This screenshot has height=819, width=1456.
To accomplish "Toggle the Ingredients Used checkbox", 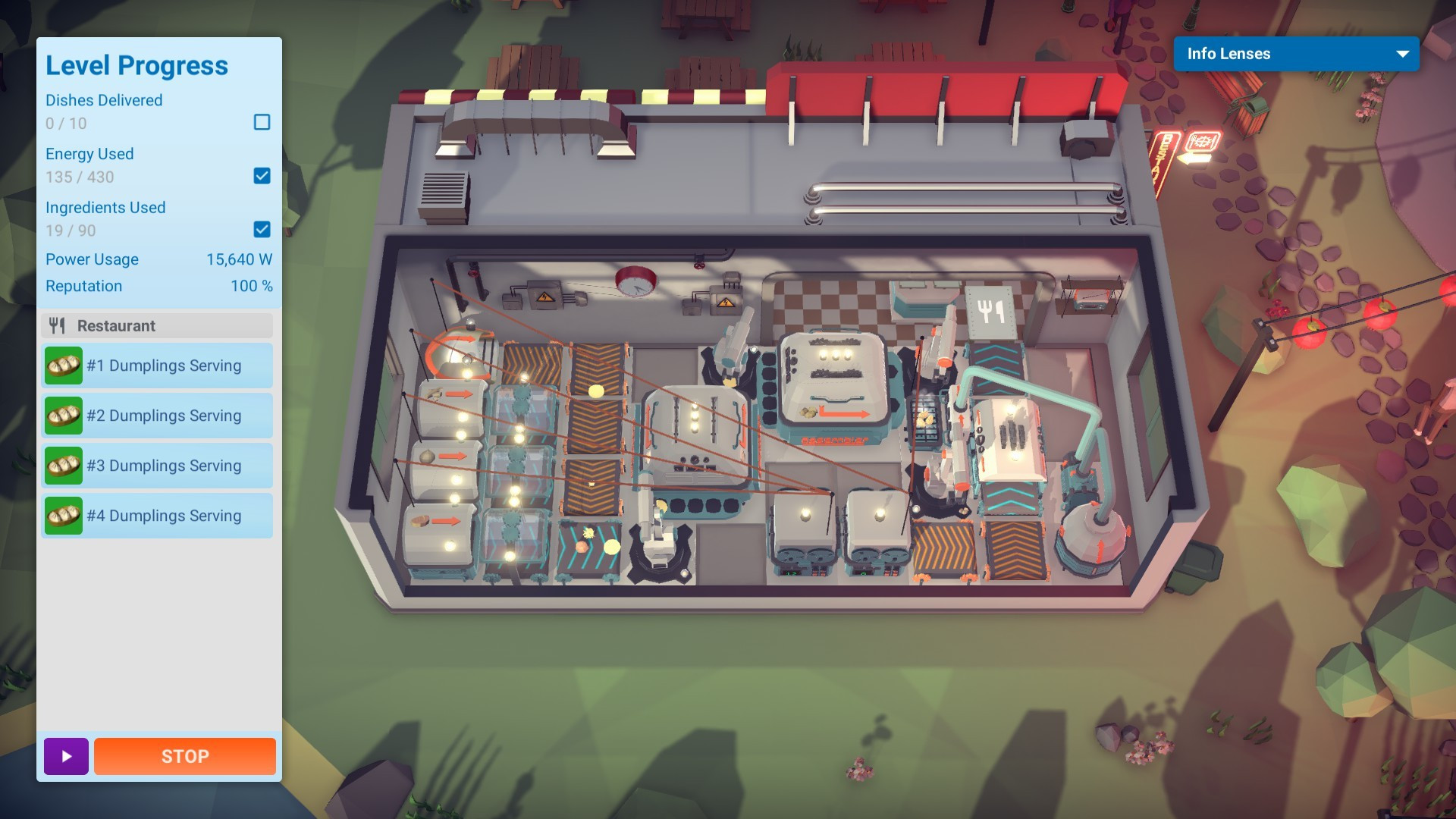I will click(262, 229).
